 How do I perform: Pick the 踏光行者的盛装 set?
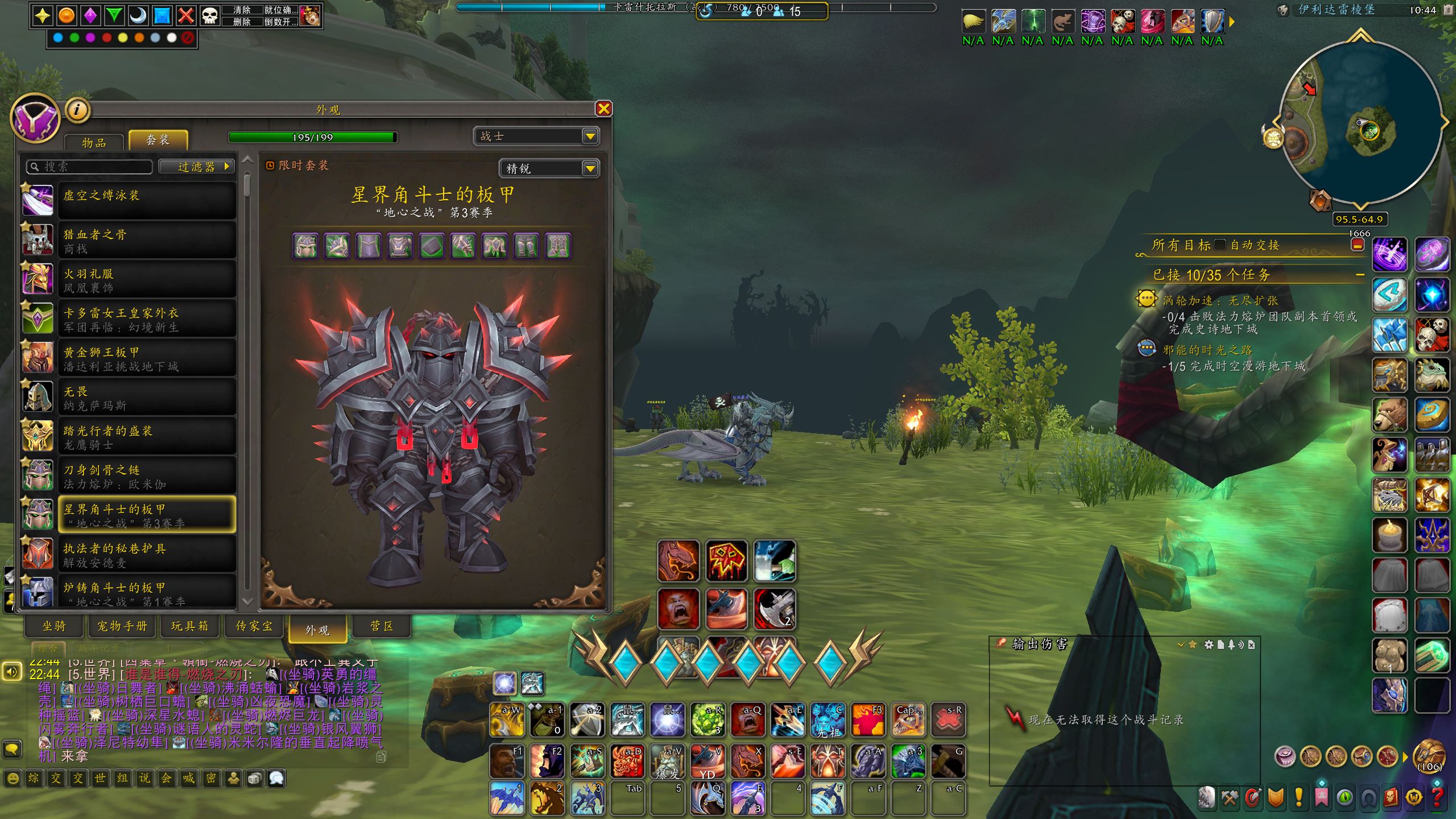point(147,437)
